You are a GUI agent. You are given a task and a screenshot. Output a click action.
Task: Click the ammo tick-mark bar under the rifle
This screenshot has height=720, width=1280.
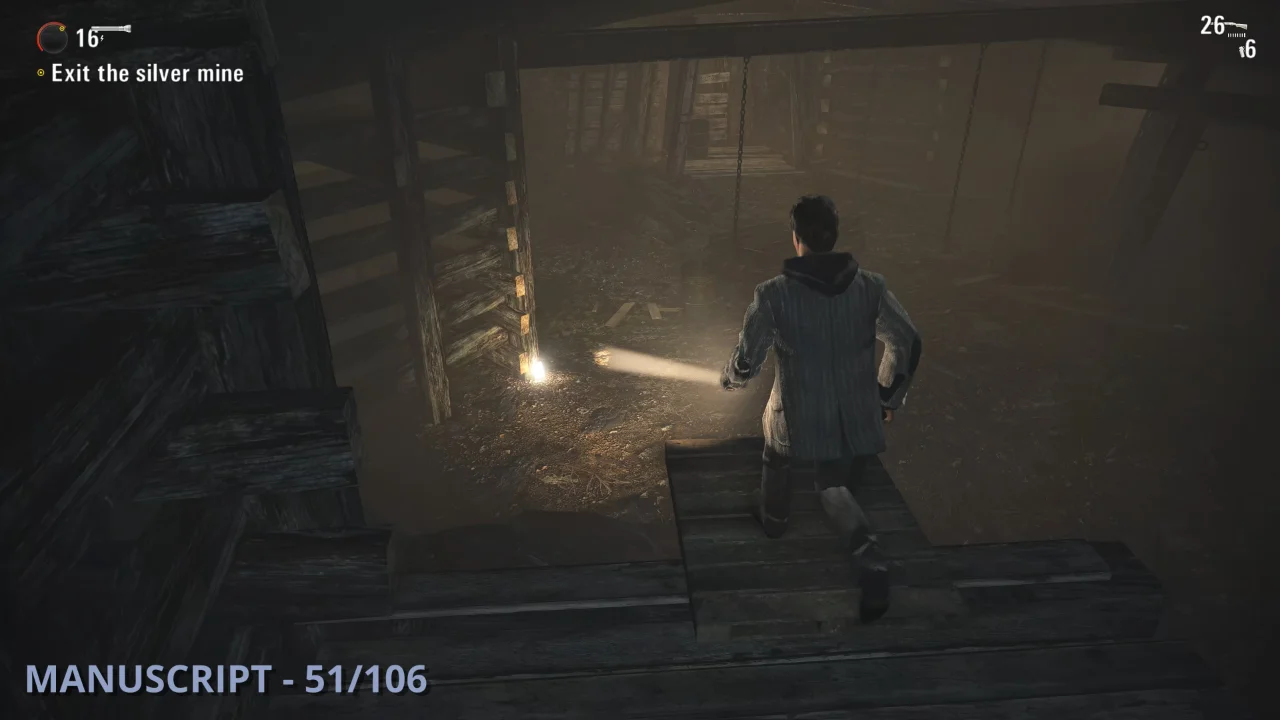tap(1237, 35)
